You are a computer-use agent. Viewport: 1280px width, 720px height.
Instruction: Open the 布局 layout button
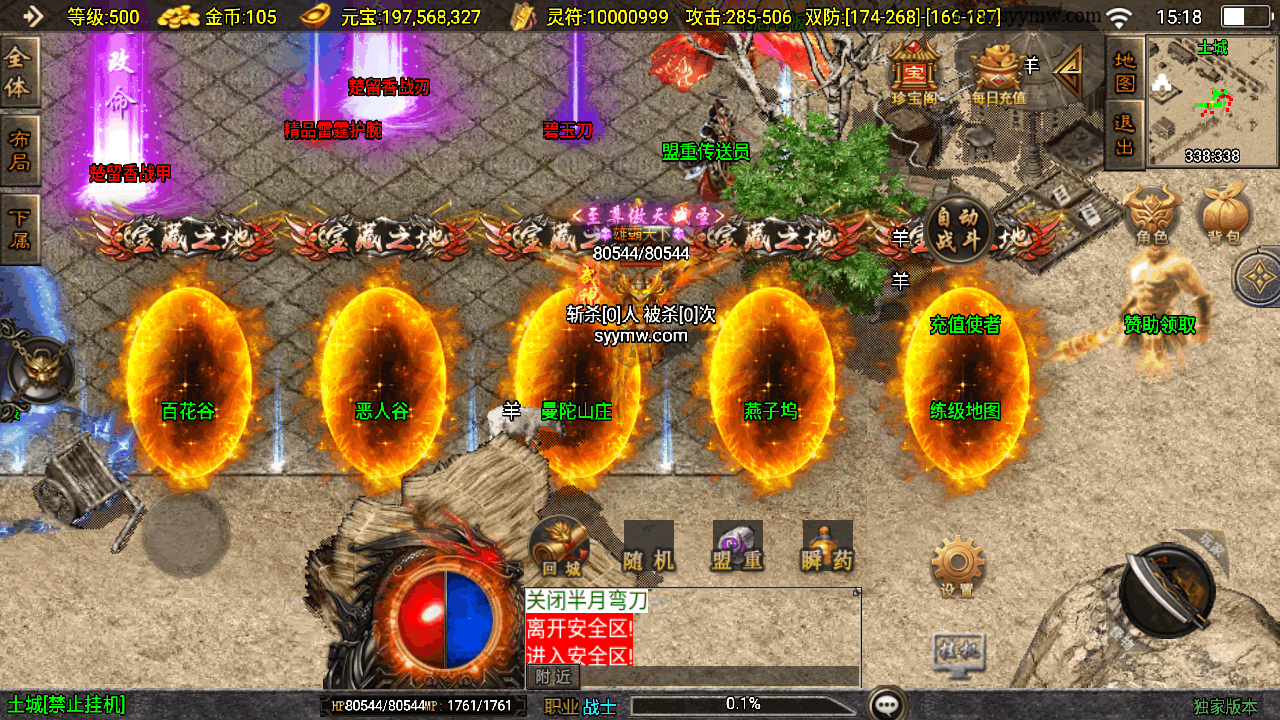19,150
